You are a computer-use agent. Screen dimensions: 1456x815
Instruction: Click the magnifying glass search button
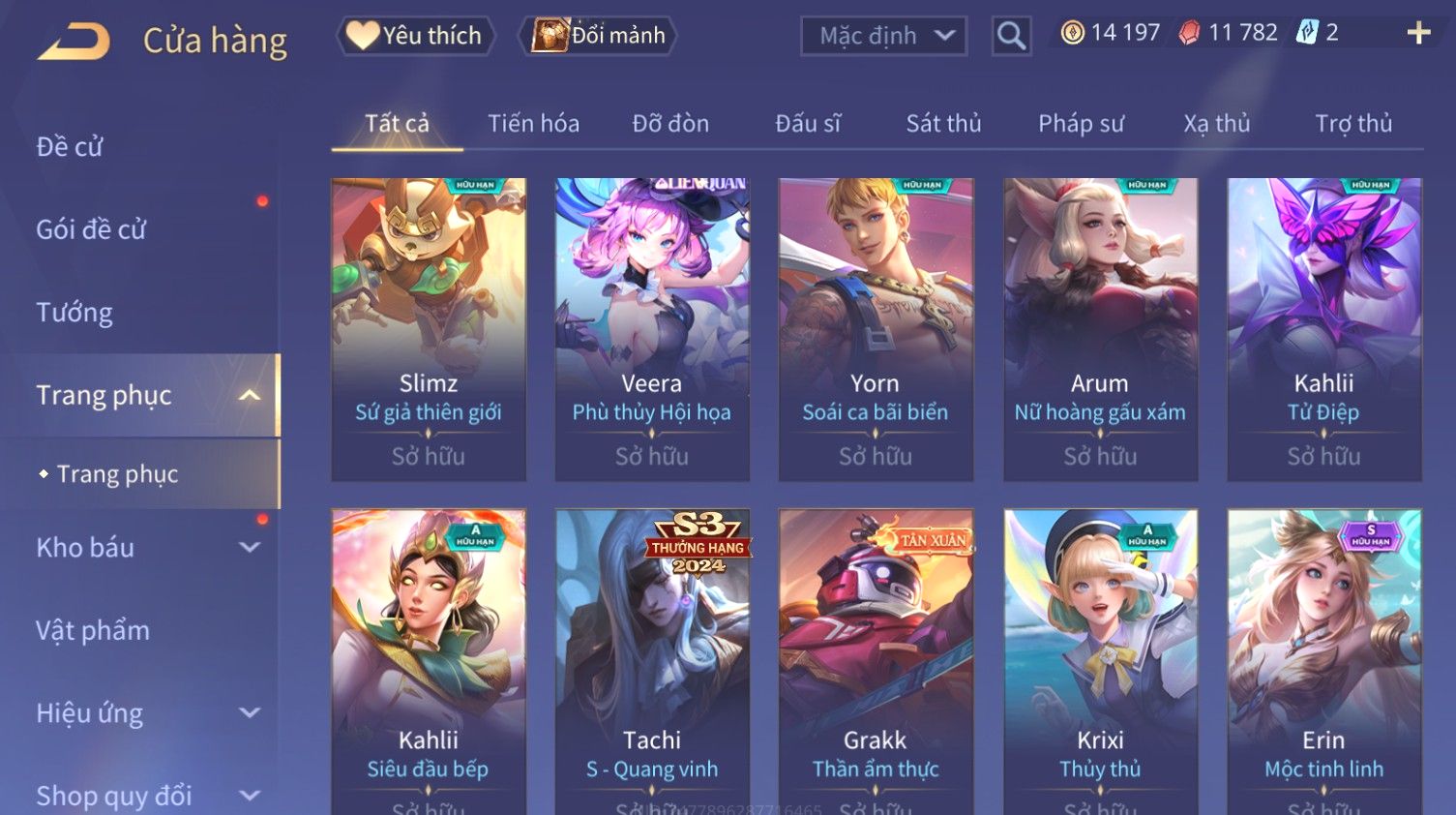[x=1011, y=36]
